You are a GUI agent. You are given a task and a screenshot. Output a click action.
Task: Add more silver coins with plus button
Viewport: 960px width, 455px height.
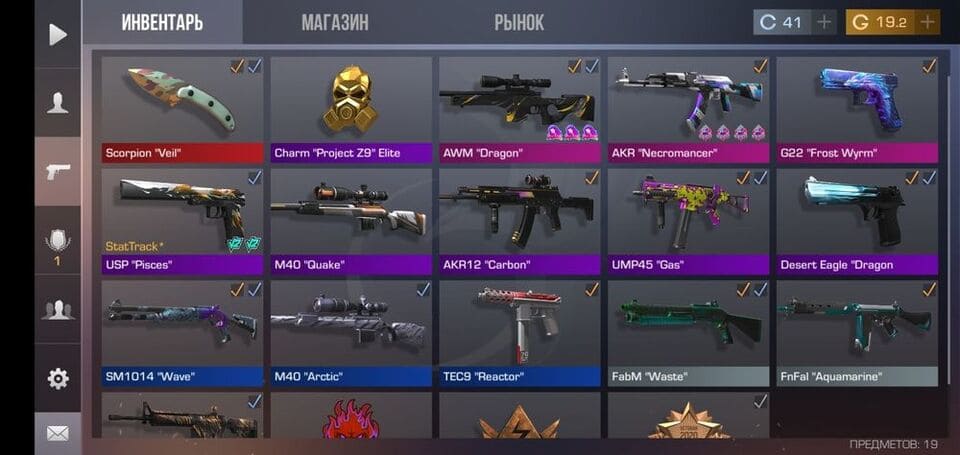click(x=824, y=22)
